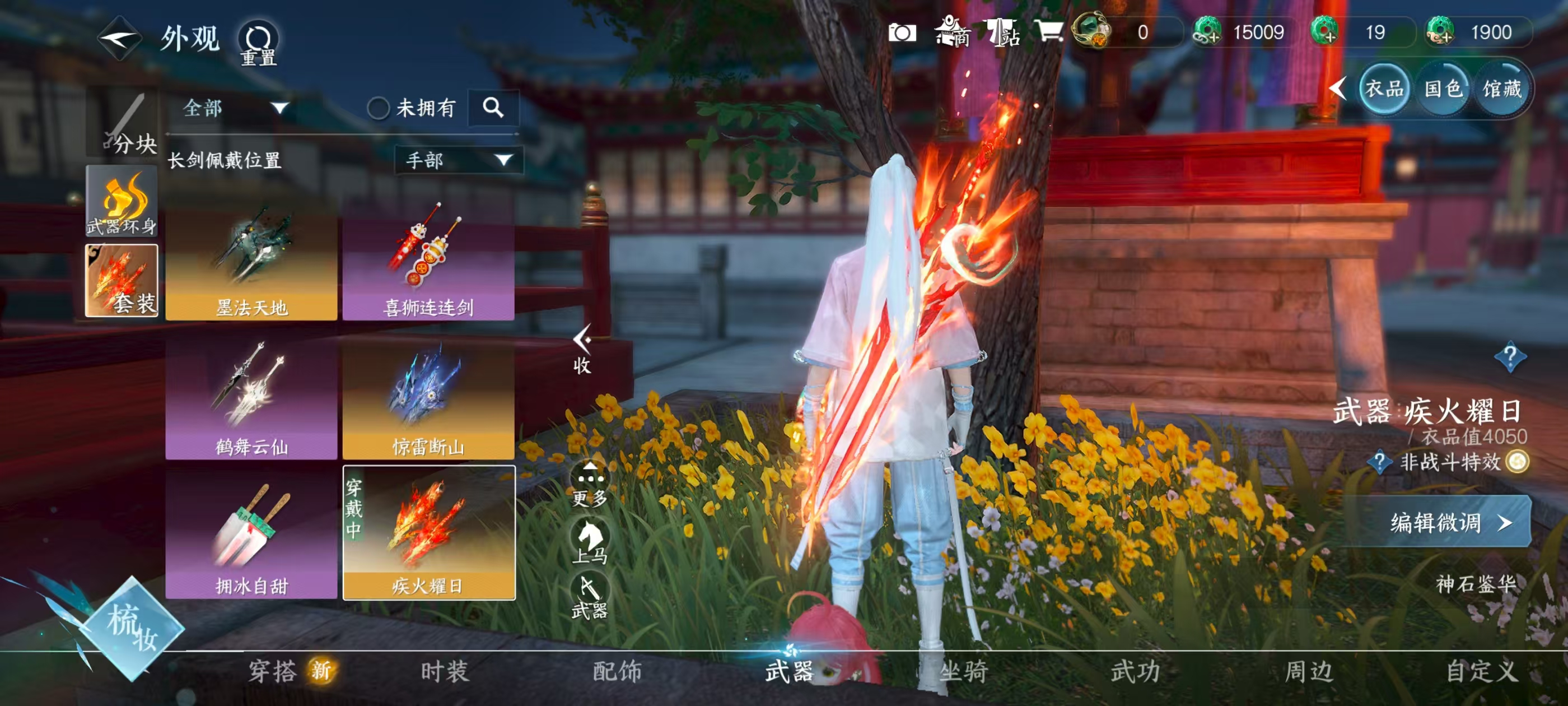Switch to the 武器环身 category
The width and height of the screenshot is (1568, 706).
click(x=122, y=201)
